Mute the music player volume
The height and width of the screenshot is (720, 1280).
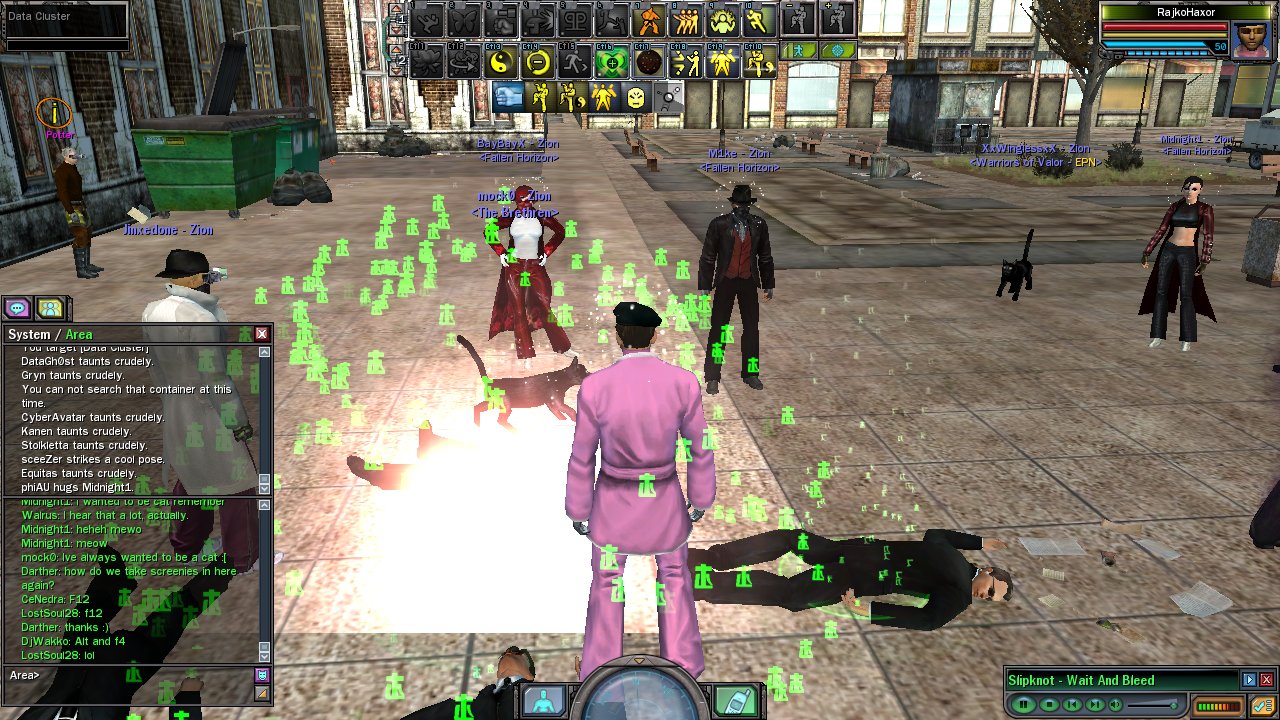tap(1115, 705)
